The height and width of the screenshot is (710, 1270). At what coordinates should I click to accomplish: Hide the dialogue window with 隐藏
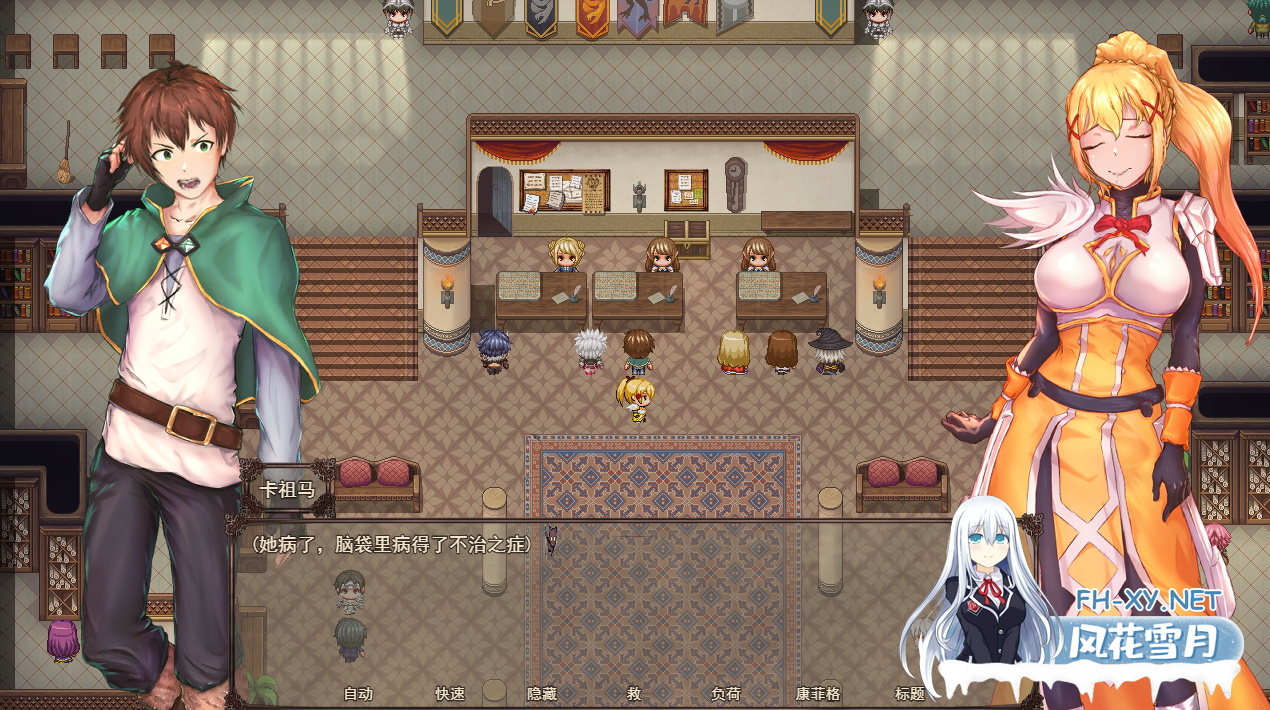tap(542, 693)
